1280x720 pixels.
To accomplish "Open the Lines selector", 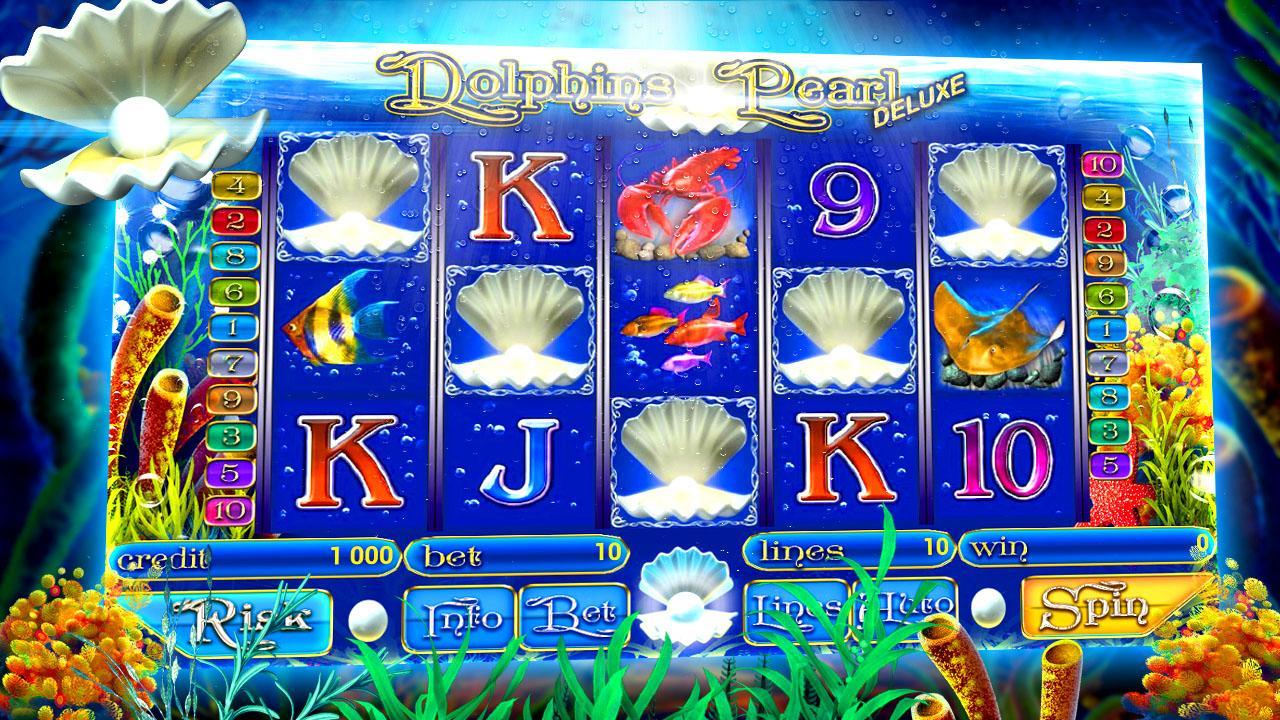I will pos(794,608).
